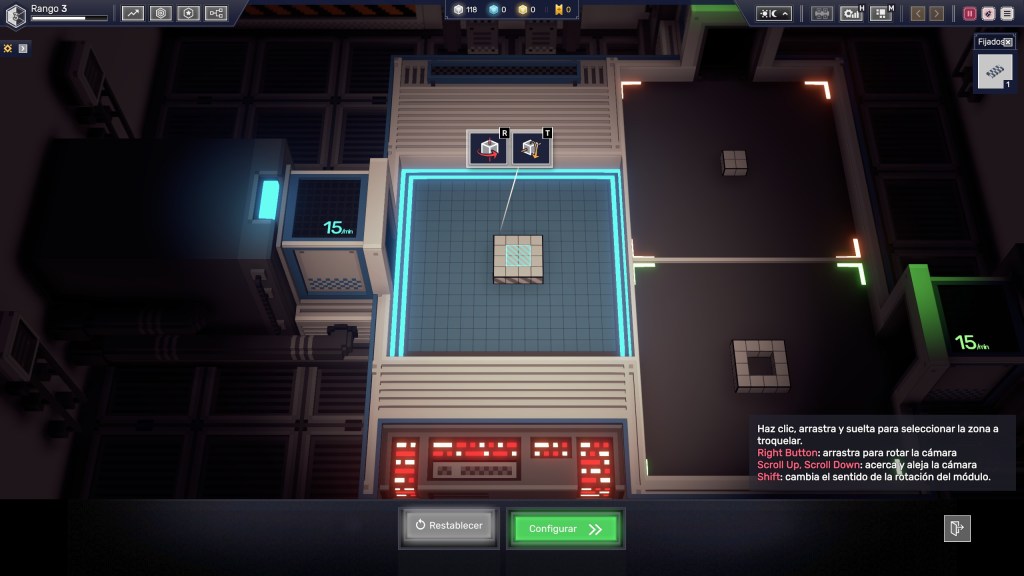This screenshot has width=1024, height=576.
Task: Select the pinned item thumbnail in Fijados
Action: [995, 72]
